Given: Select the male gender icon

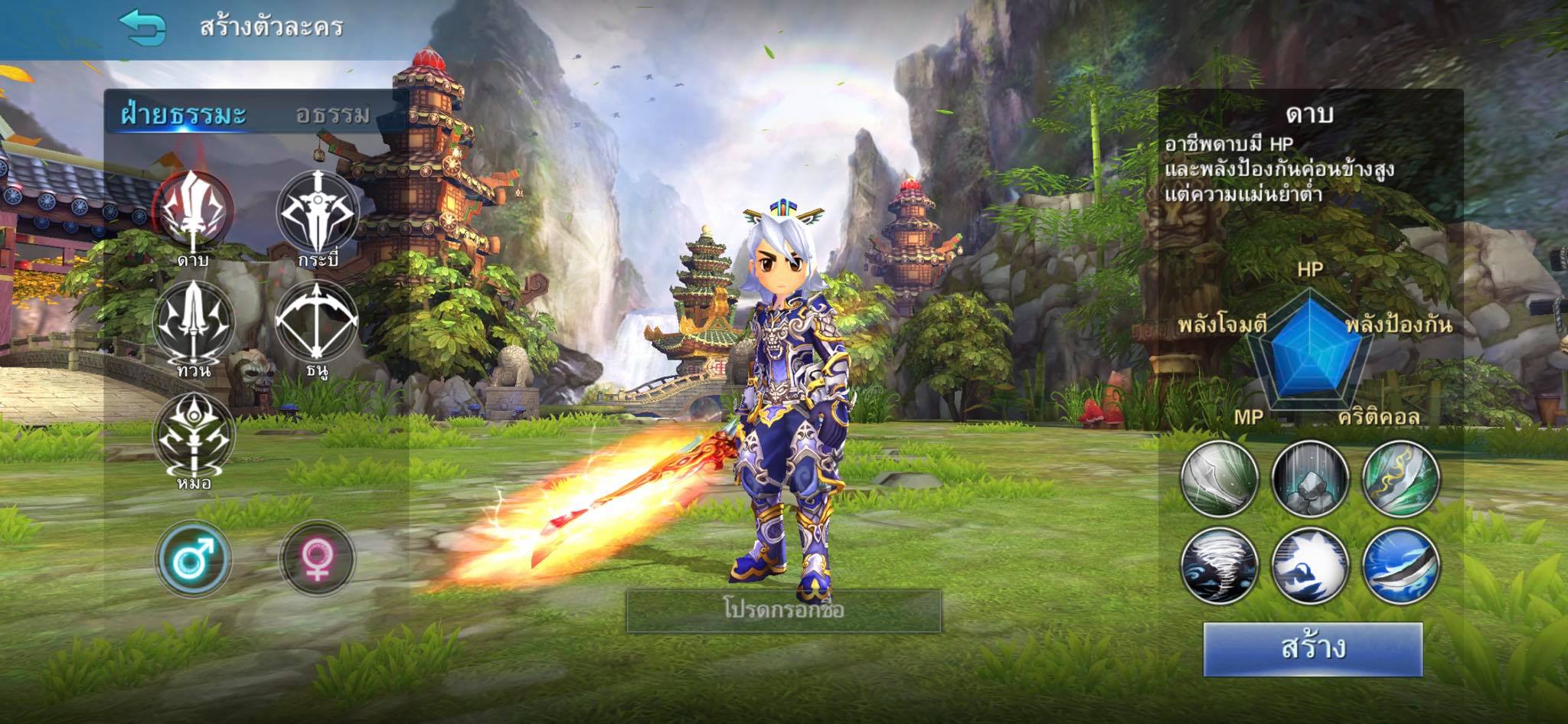Looking at the screenshot, I should point(193,559).
